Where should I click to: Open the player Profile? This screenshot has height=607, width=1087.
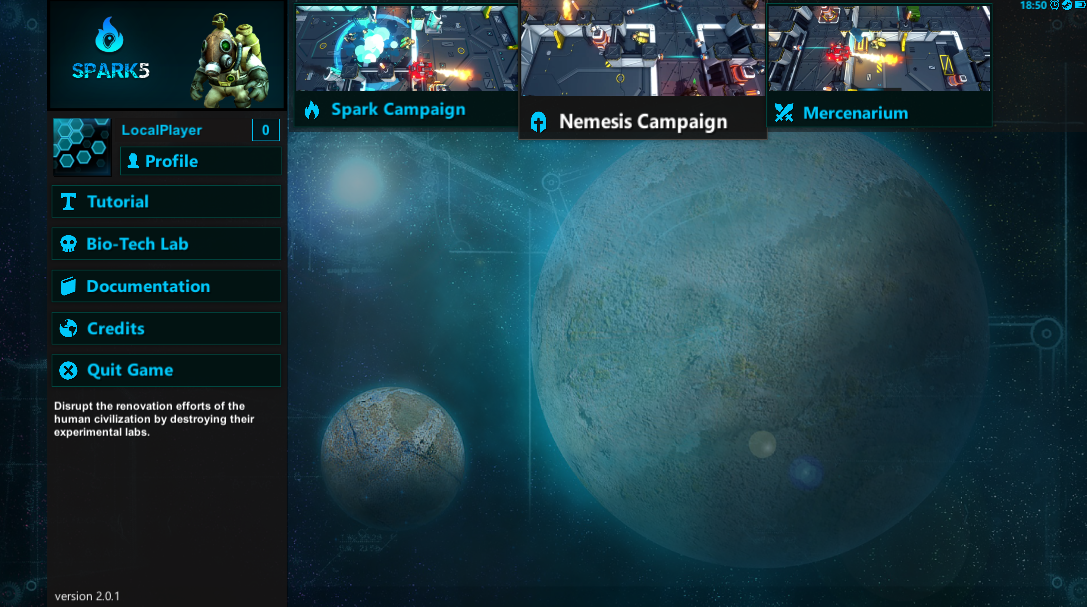tap(200, 161)
